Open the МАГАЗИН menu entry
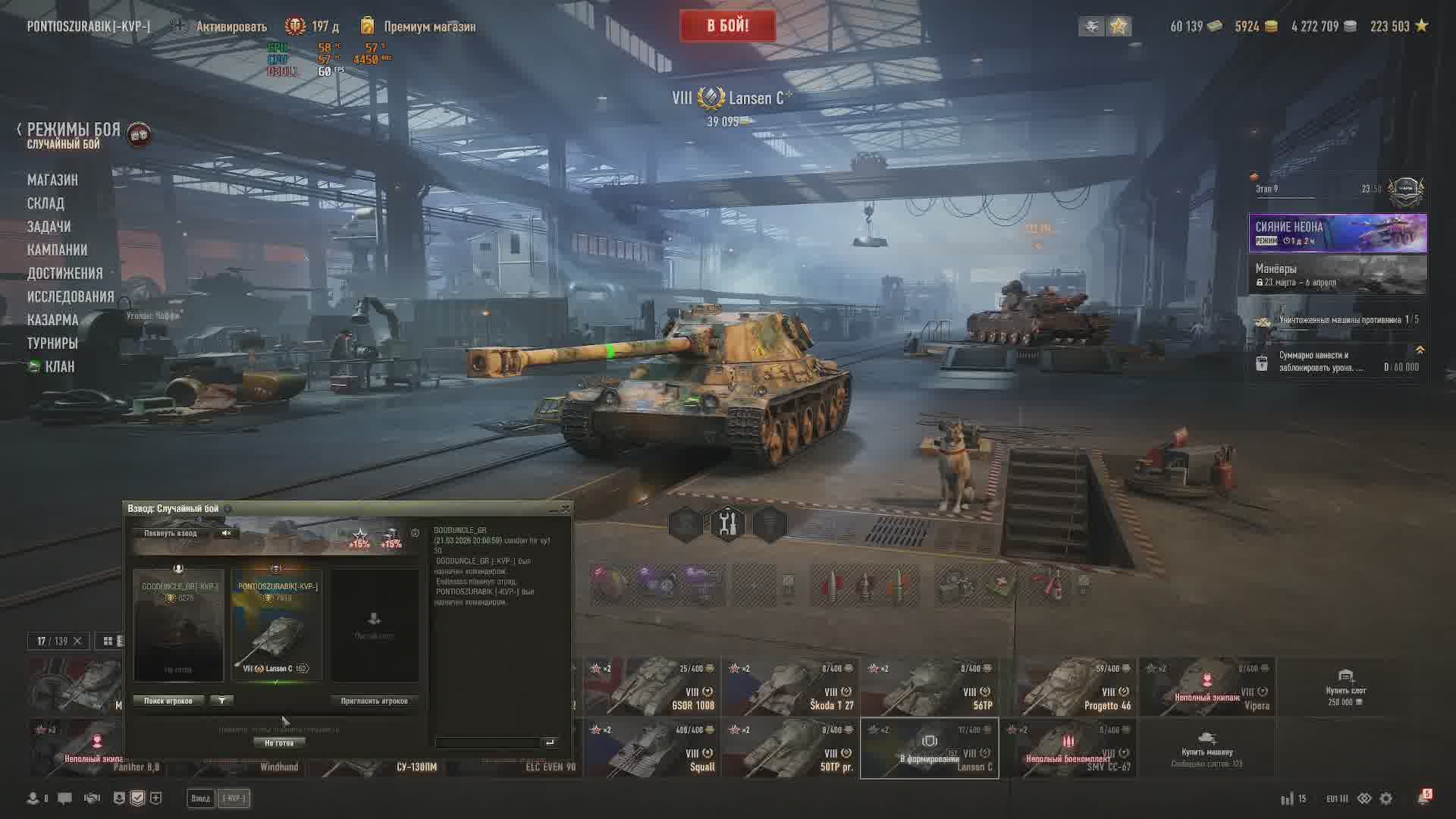This screenshot has height=819, width=1456. 52,180
